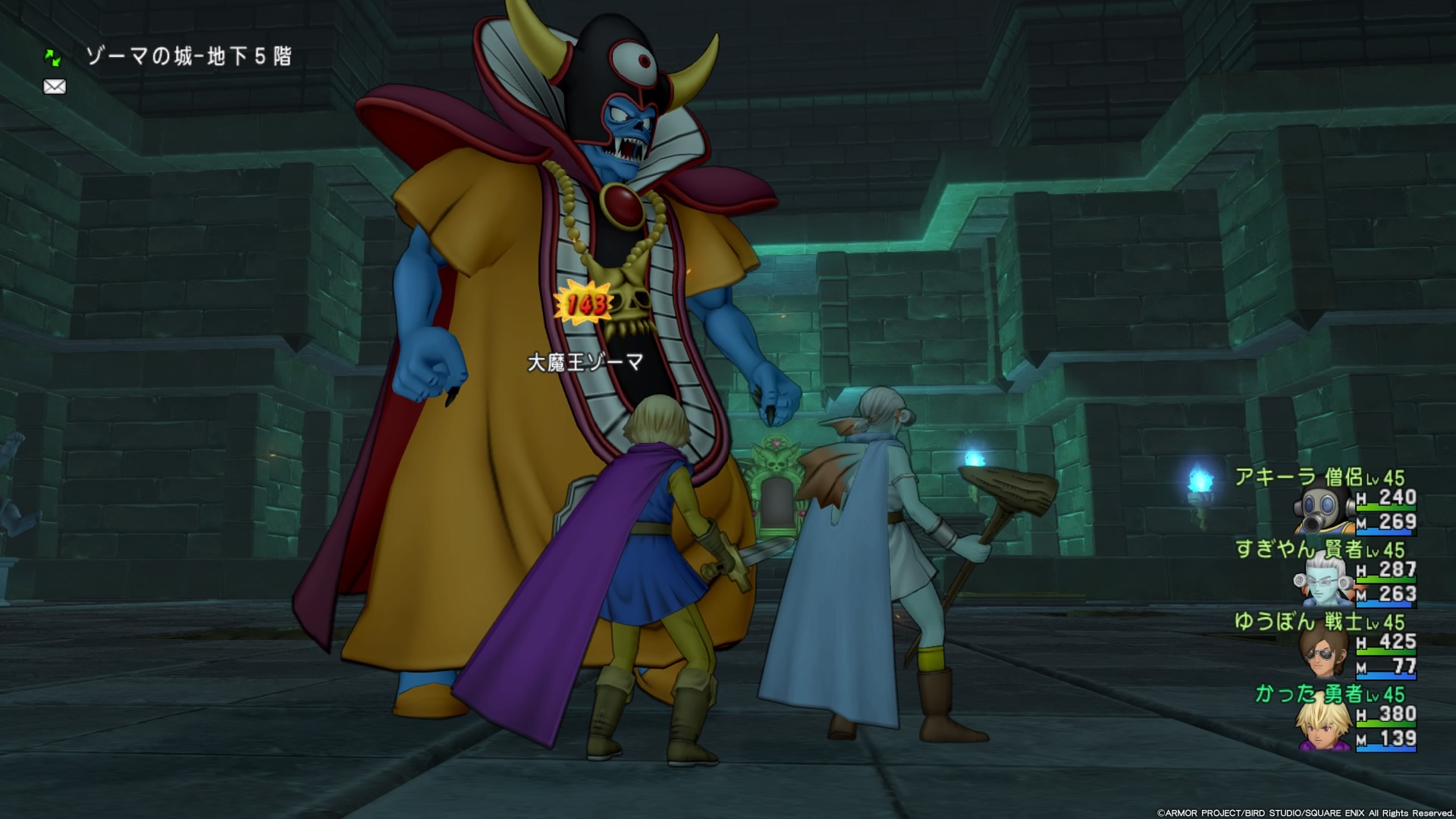Target the 大魔王ゾーマ enemy name label
This screenshot has height=819, width=1456.
pyautogui.click(x=585, y=362)
